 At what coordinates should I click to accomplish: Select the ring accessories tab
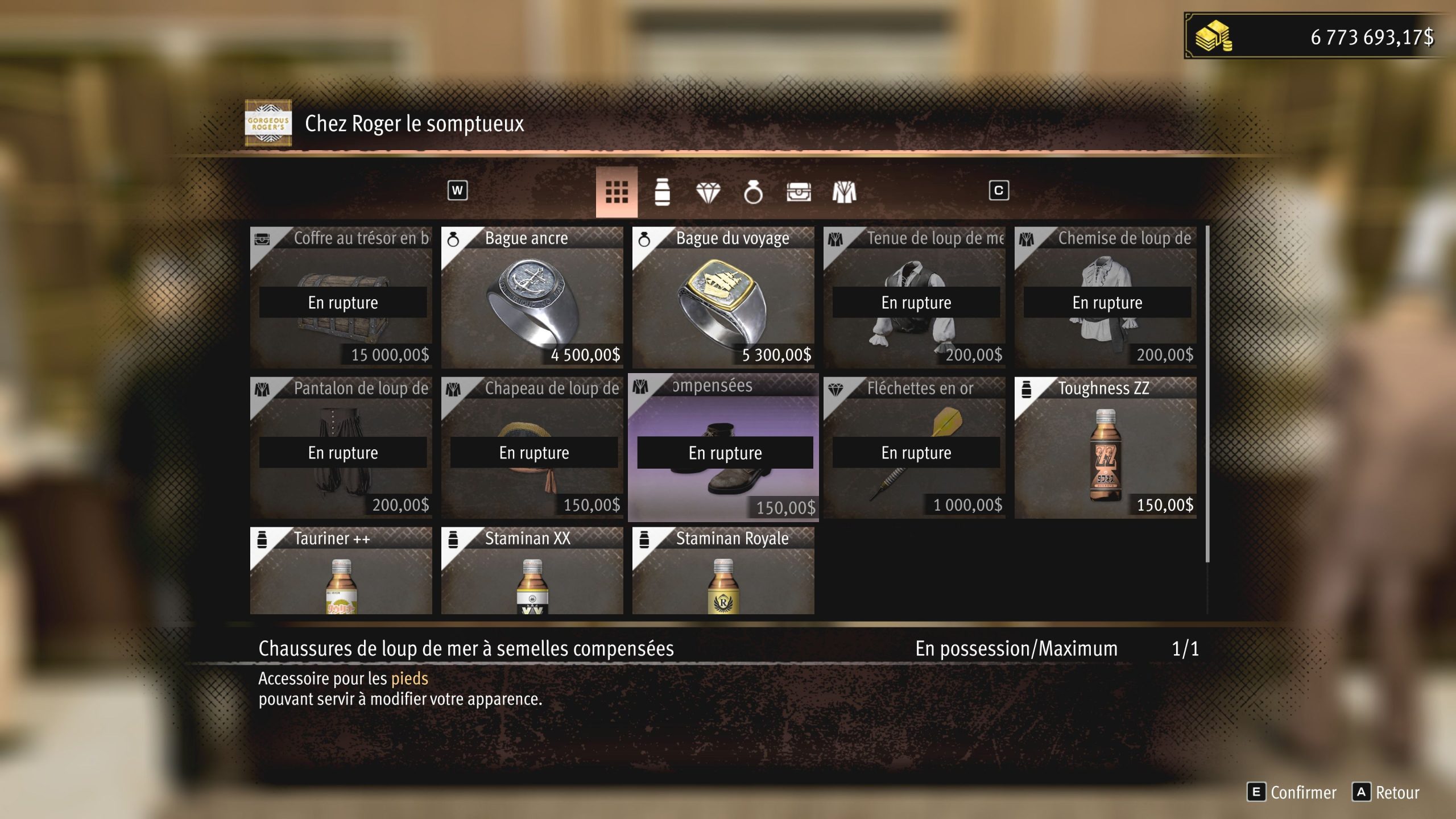click(753, 193)
